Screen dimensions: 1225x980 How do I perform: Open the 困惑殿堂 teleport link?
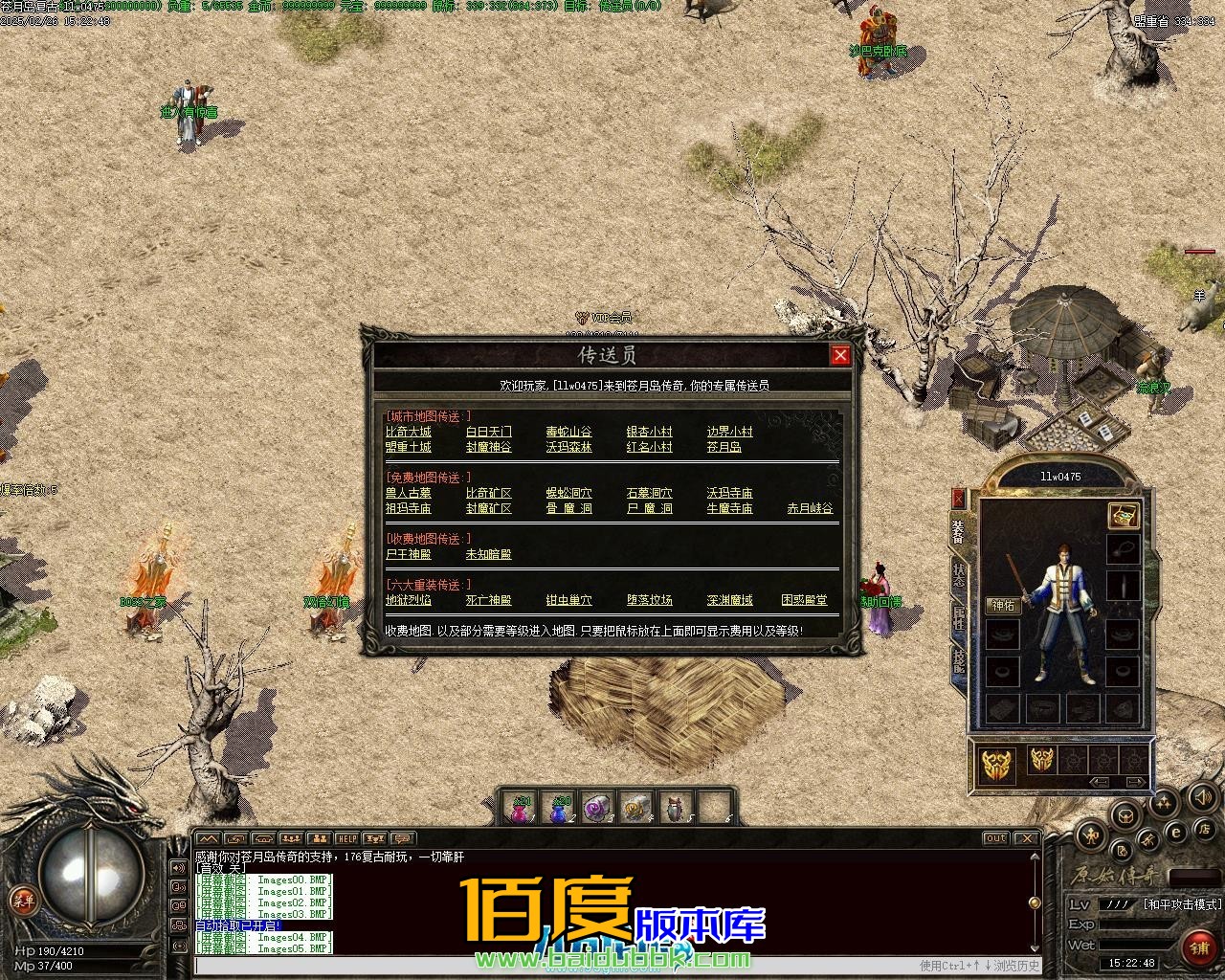coord(804,600)
